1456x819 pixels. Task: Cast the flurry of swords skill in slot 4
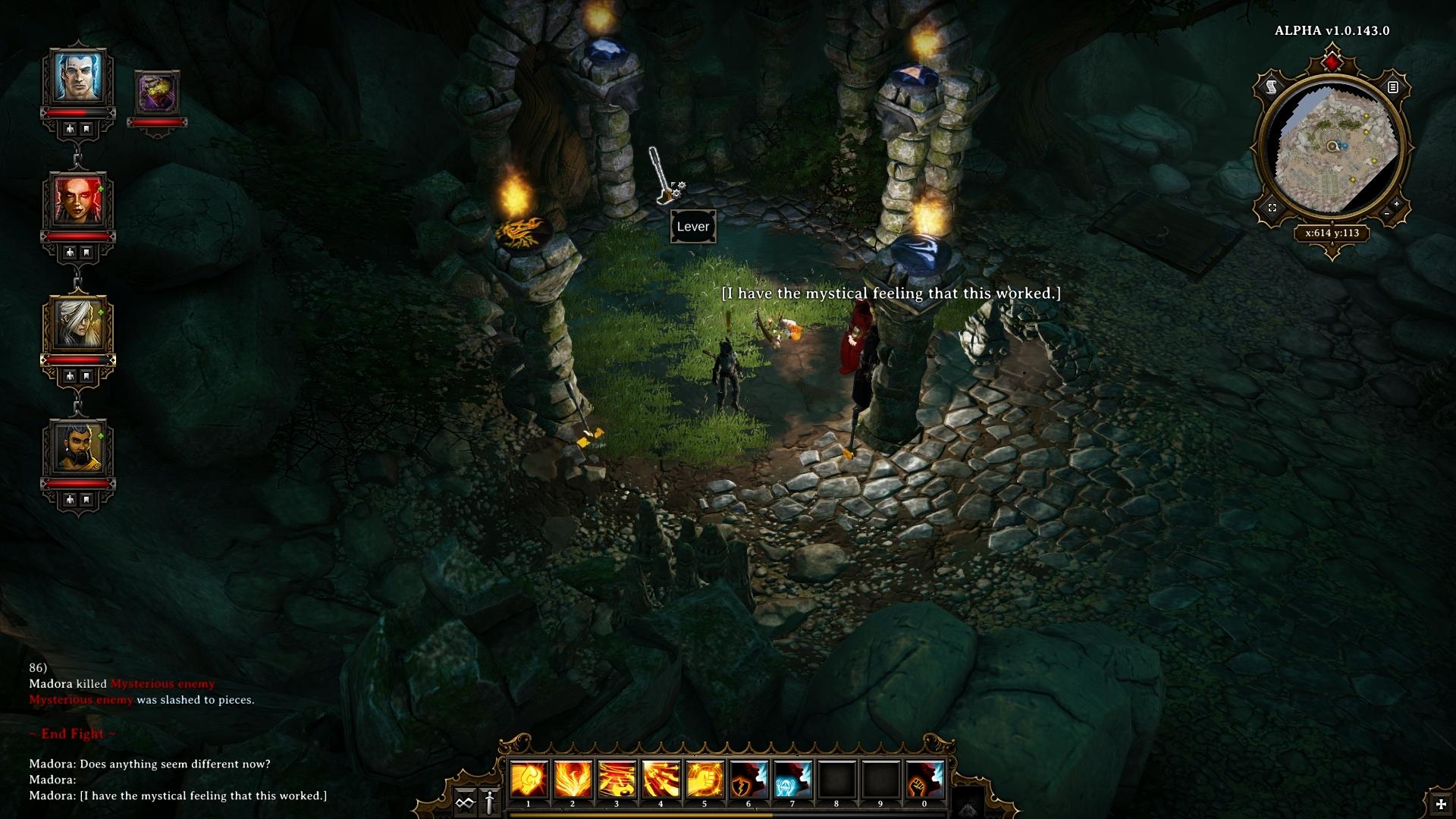661,780
